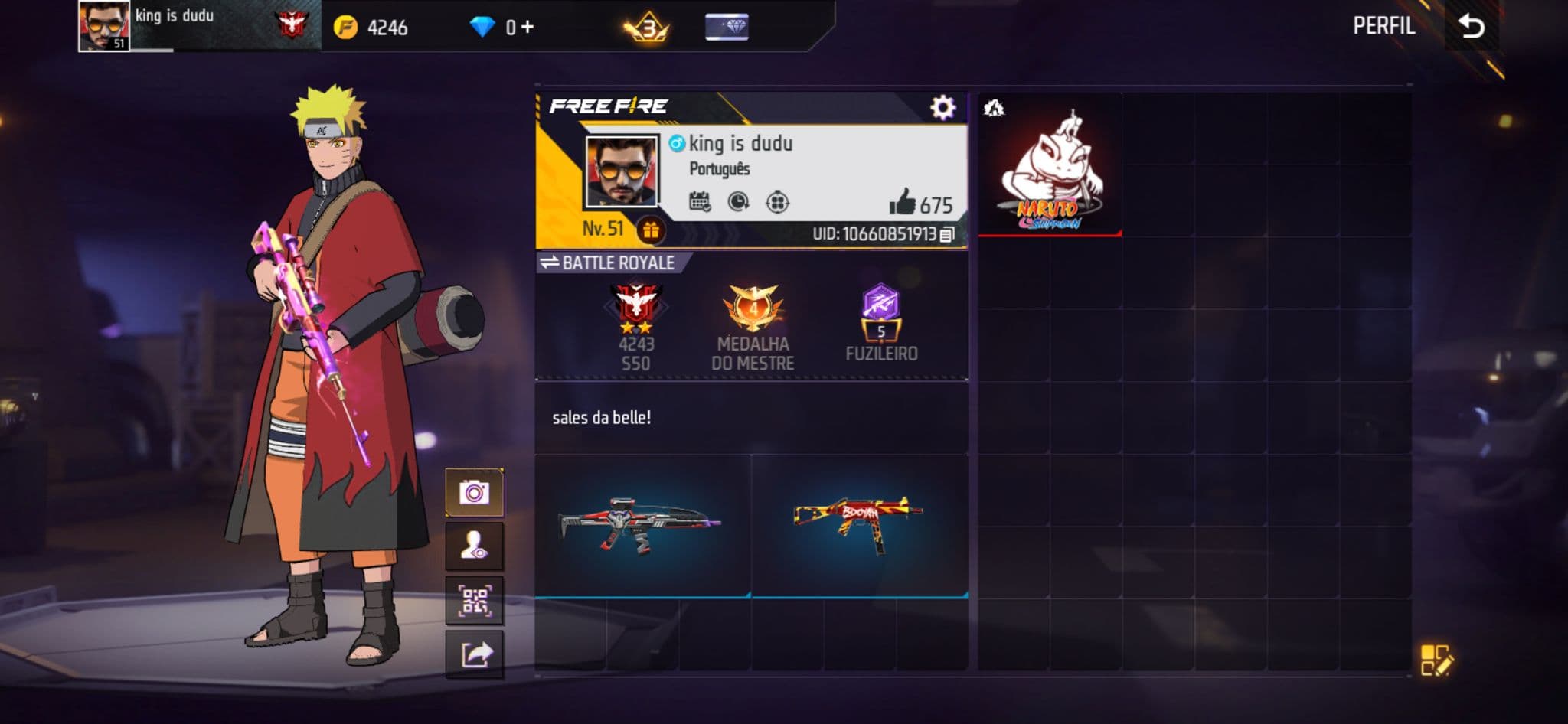The height and width of the screenshot is (724, 1568).
Task: Copy the UID number
Action: [947, 234]
